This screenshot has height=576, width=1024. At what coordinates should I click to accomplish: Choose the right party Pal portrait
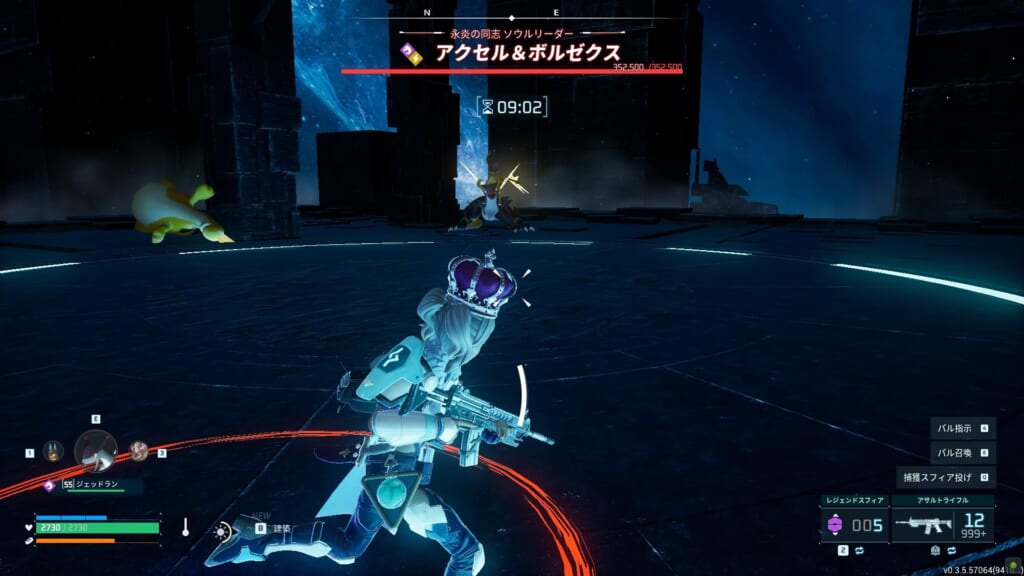coord(139,451)
